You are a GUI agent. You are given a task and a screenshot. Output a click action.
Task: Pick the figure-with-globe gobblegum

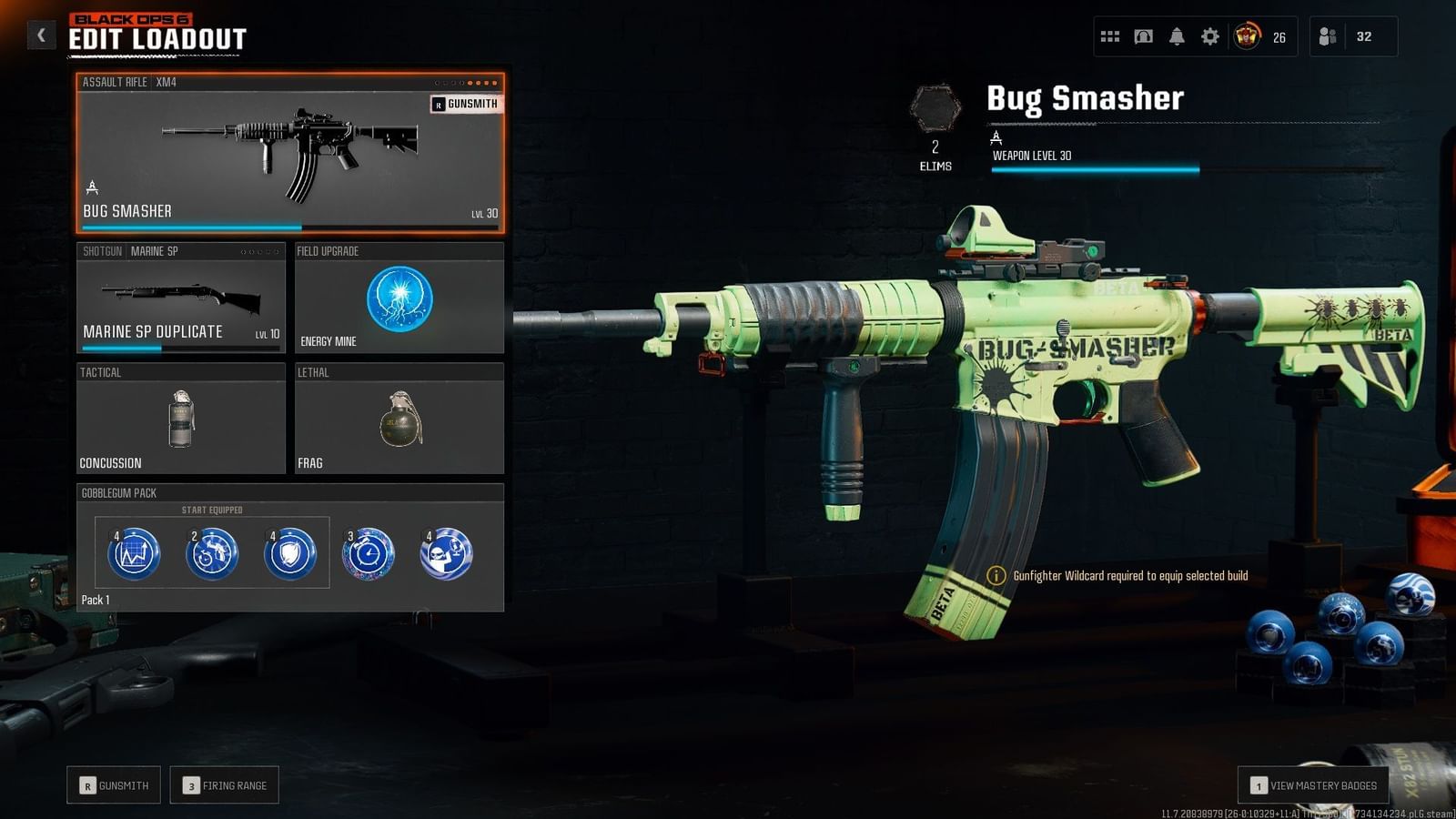446,553
